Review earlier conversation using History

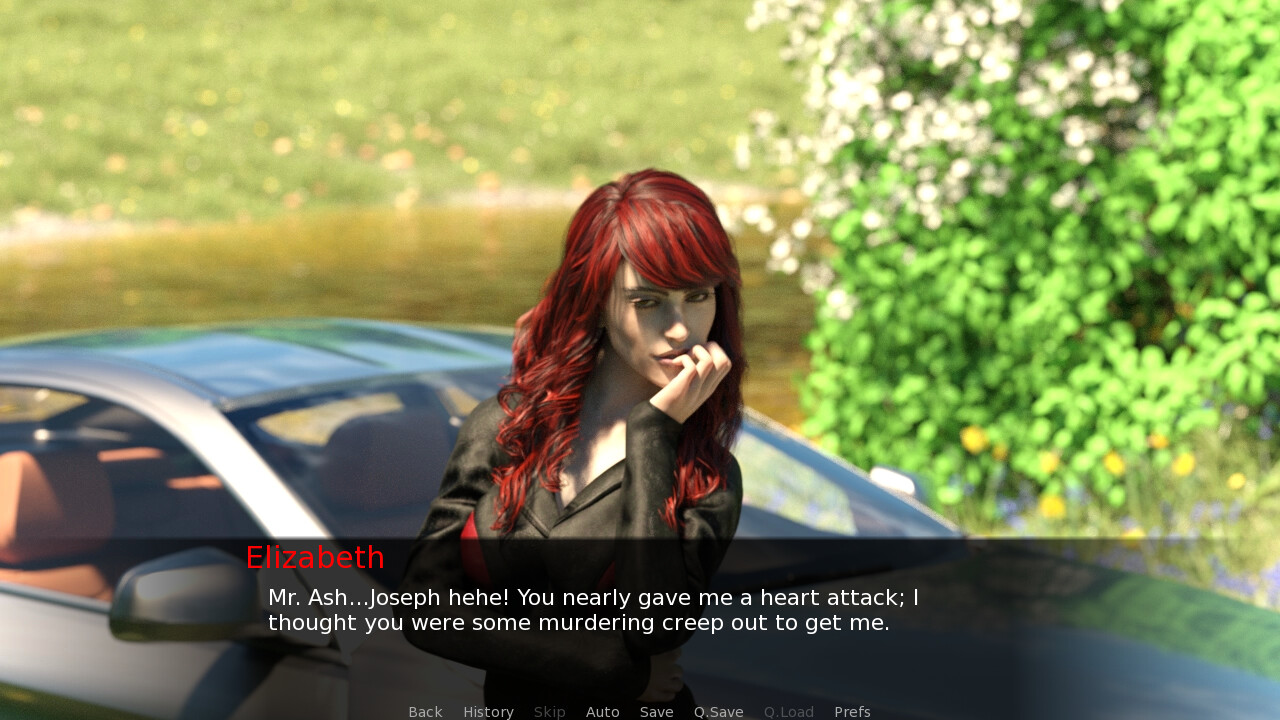(x=488, y=711)
